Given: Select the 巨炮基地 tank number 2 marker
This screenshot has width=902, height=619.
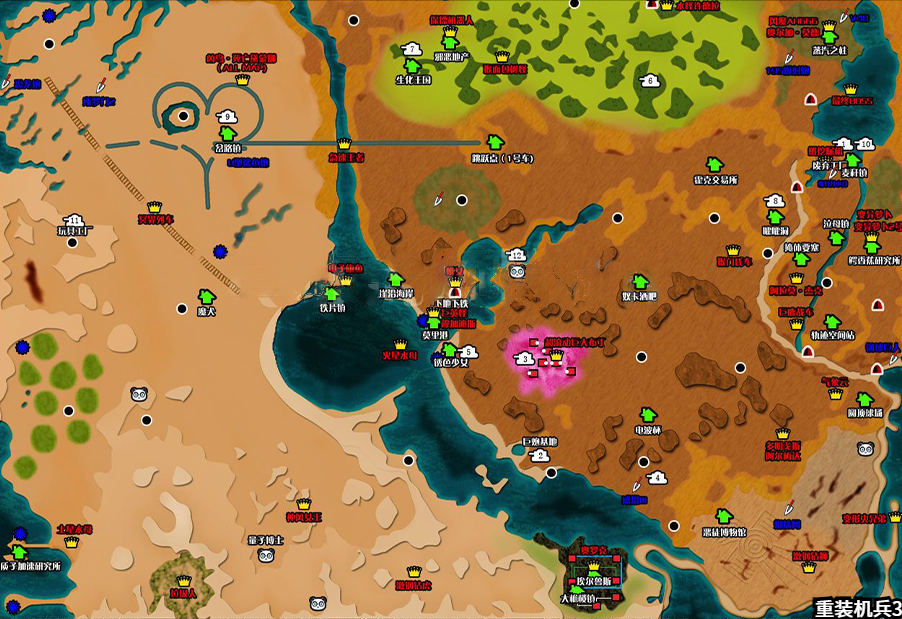Looking at the screenshot, I should pos(541,456).
